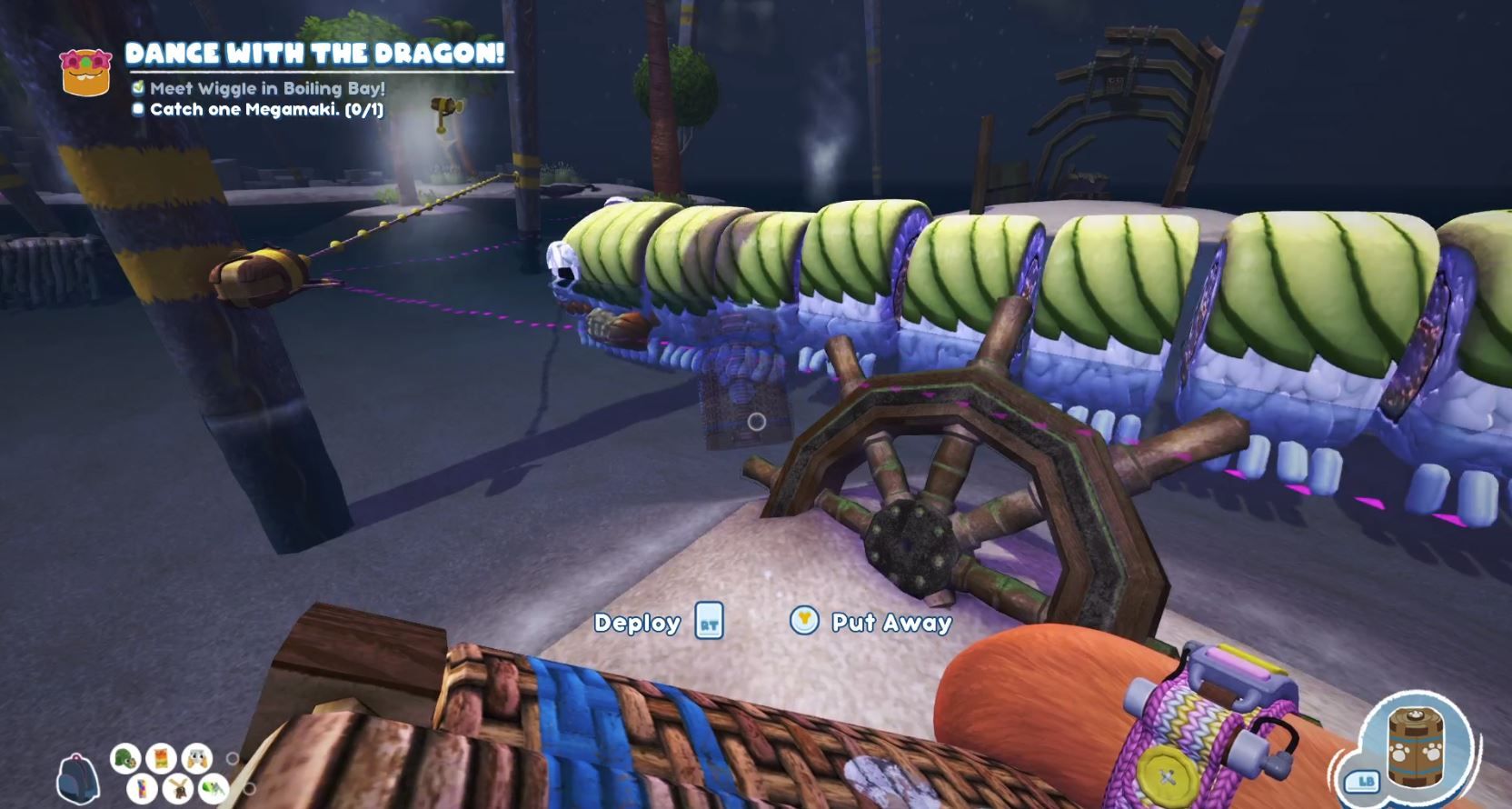Screen dimensions: 1512x809
Task: Select the orange chip bag bait icon
Action: click(x=161, y=760)
